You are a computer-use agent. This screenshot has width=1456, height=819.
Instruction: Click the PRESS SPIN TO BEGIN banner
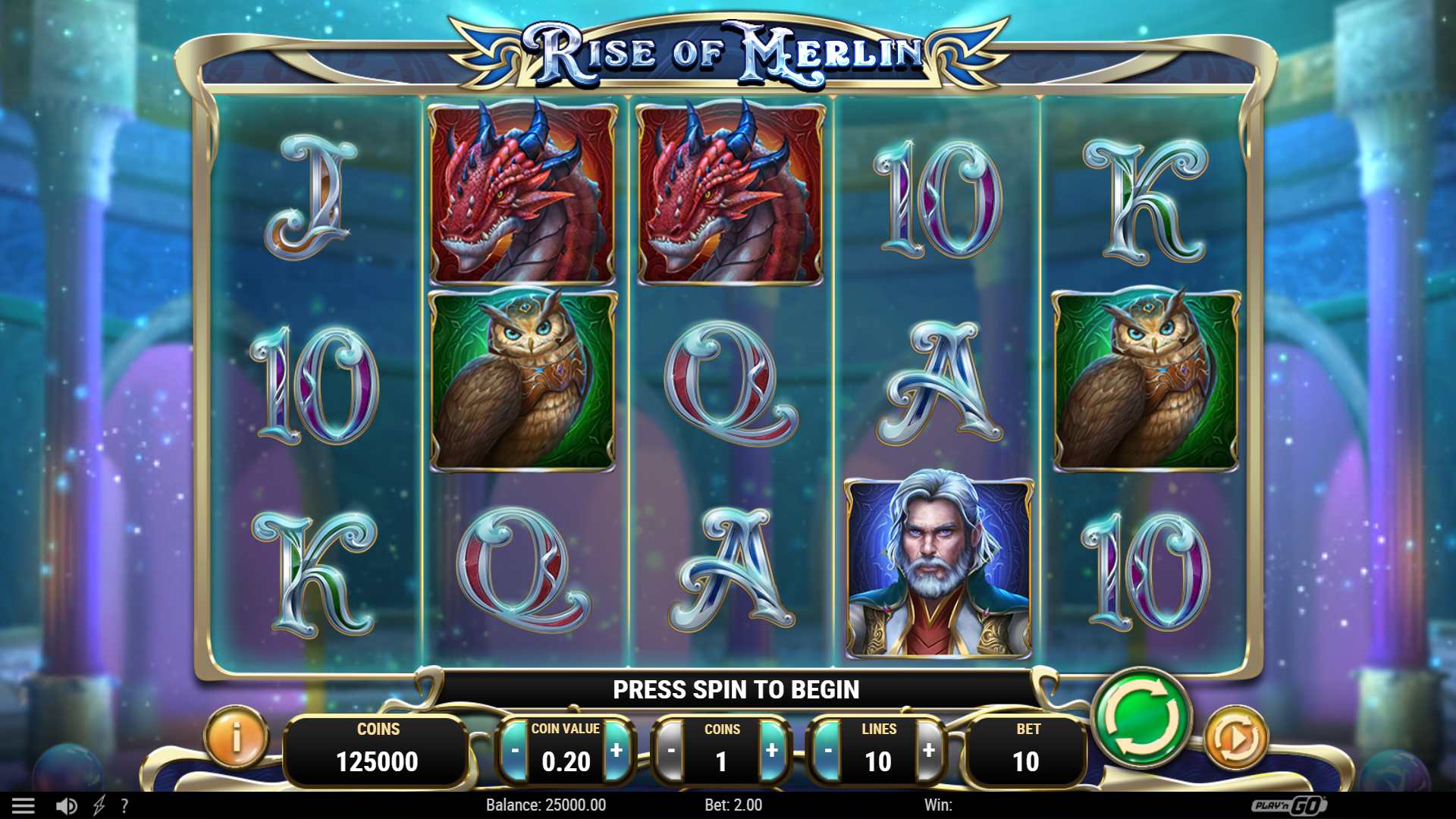click(x=737, y=690)
